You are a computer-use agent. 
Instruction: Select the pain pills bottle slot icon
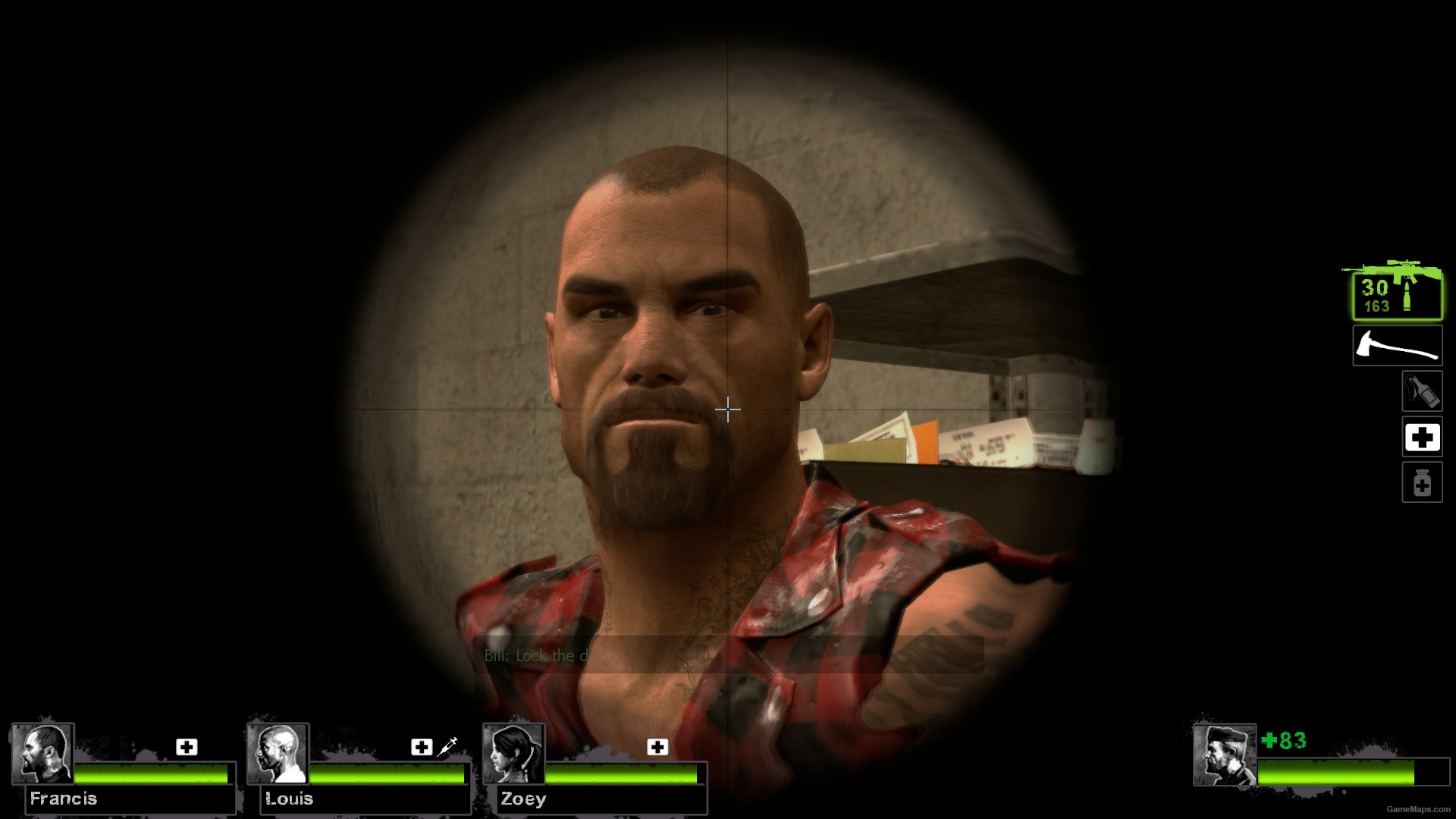(1423, 483)
